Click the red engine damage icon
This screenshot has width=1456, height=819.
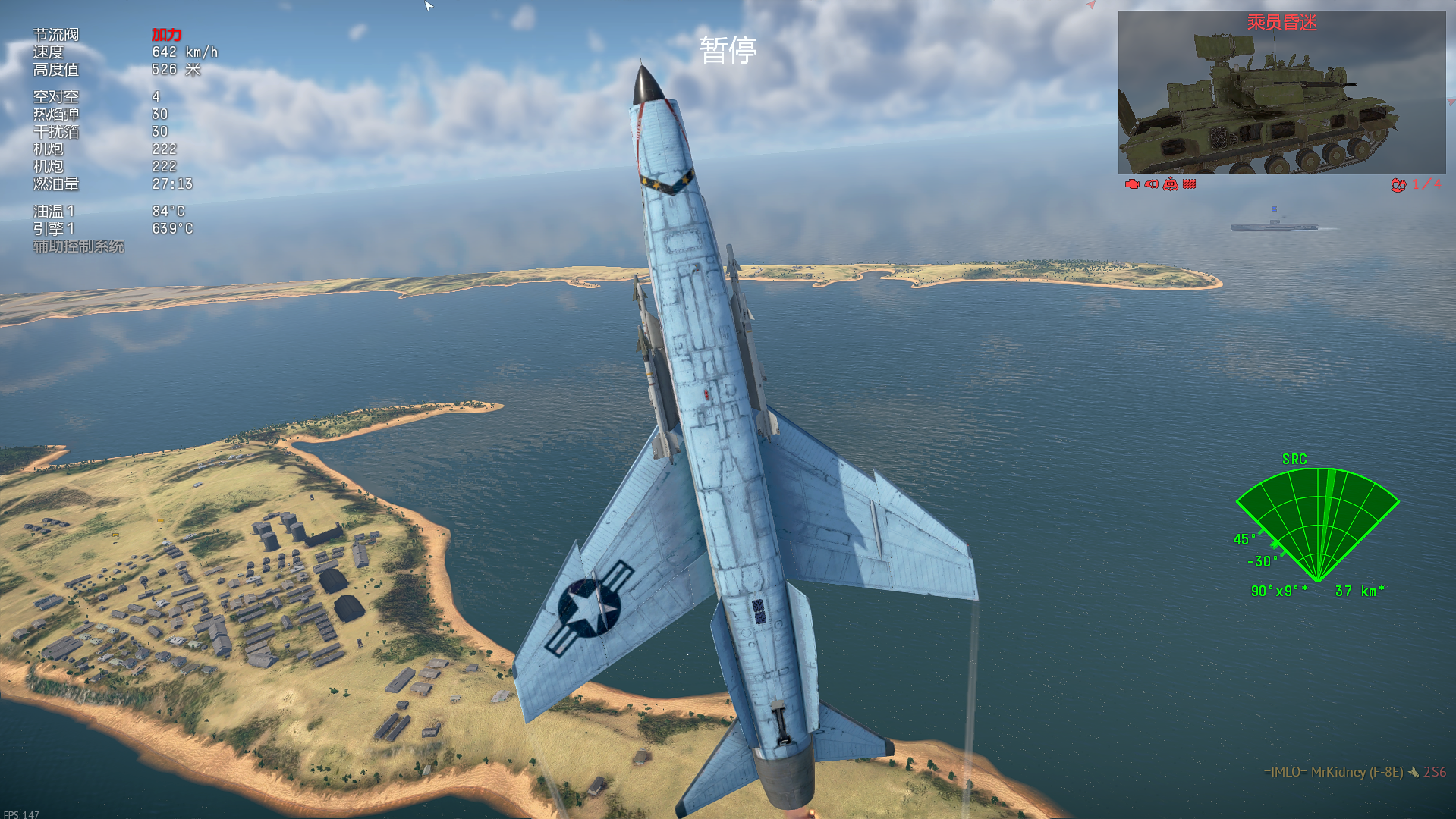coord(1132,184)
